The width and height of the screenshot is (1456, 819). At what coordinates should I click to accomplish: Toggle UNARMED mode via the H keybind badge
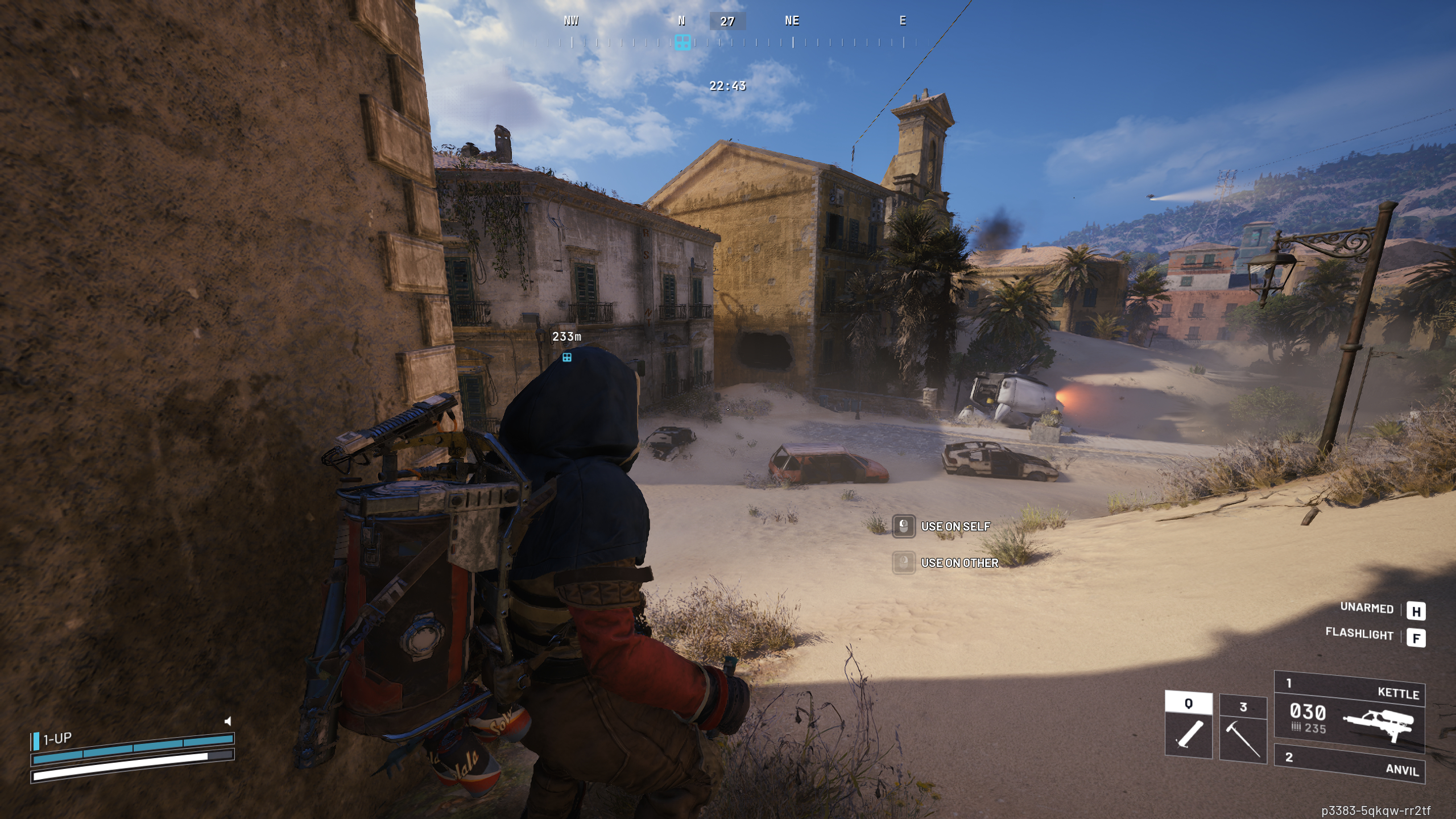pos(1417,611)
